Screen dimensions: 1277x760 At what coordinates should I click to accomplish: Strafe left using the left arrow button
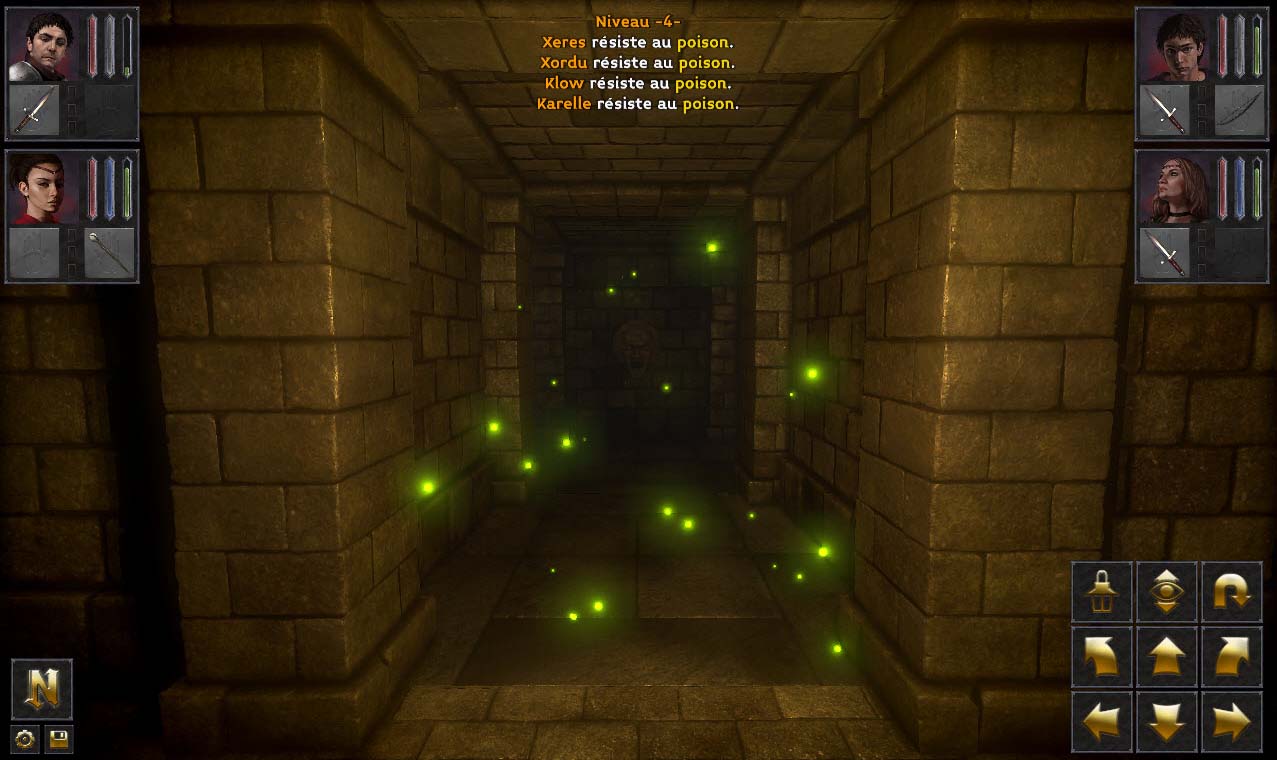coord(1102,721)
